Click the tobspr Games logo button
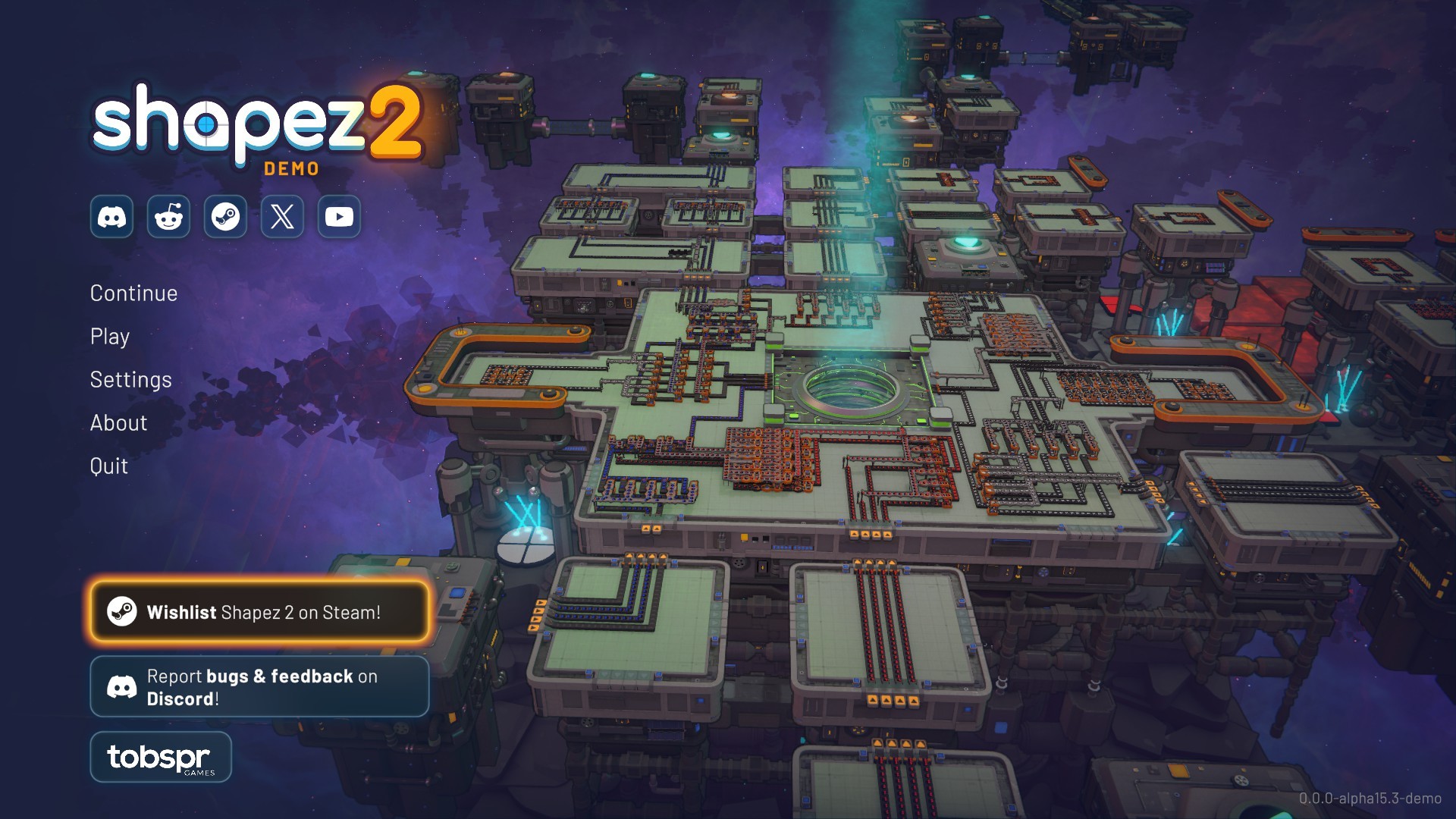 161,757
